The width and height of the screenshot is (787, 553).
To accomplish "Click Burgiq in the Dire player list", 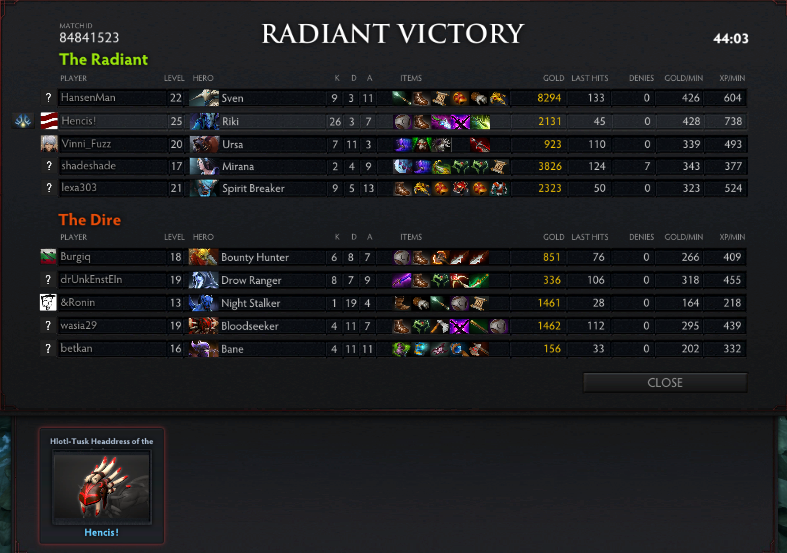I will (x=76, y=257).
